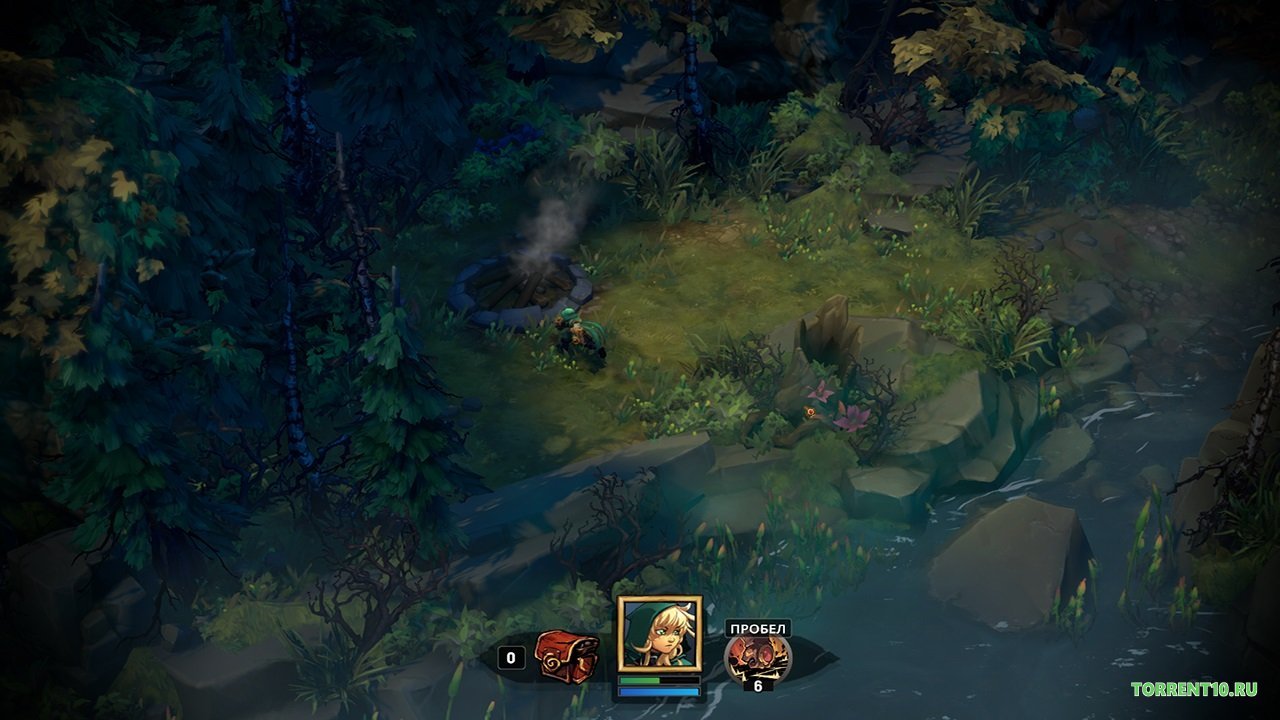Click the red loot chest icon
The width and height of the screenshot is (1280, 720).
pyautogui.click(x=565, y=655)
